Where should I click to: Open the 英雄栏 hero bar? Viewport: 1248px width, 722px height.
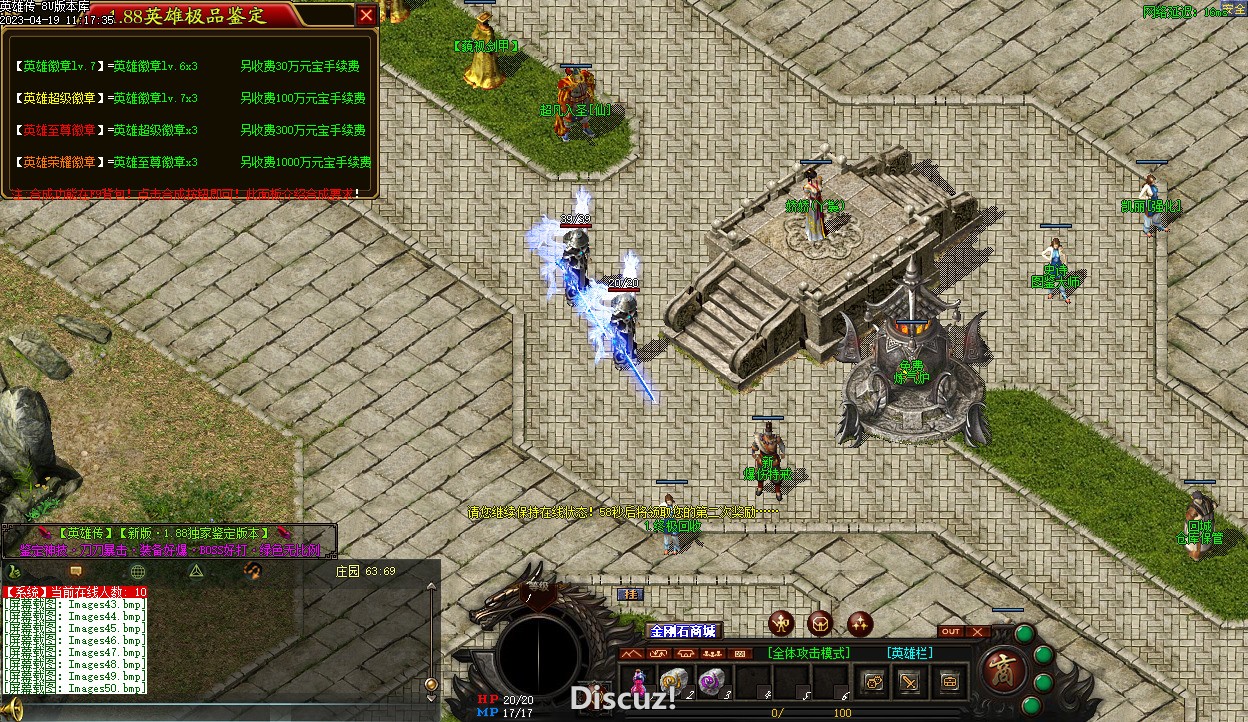coord(910,654)
